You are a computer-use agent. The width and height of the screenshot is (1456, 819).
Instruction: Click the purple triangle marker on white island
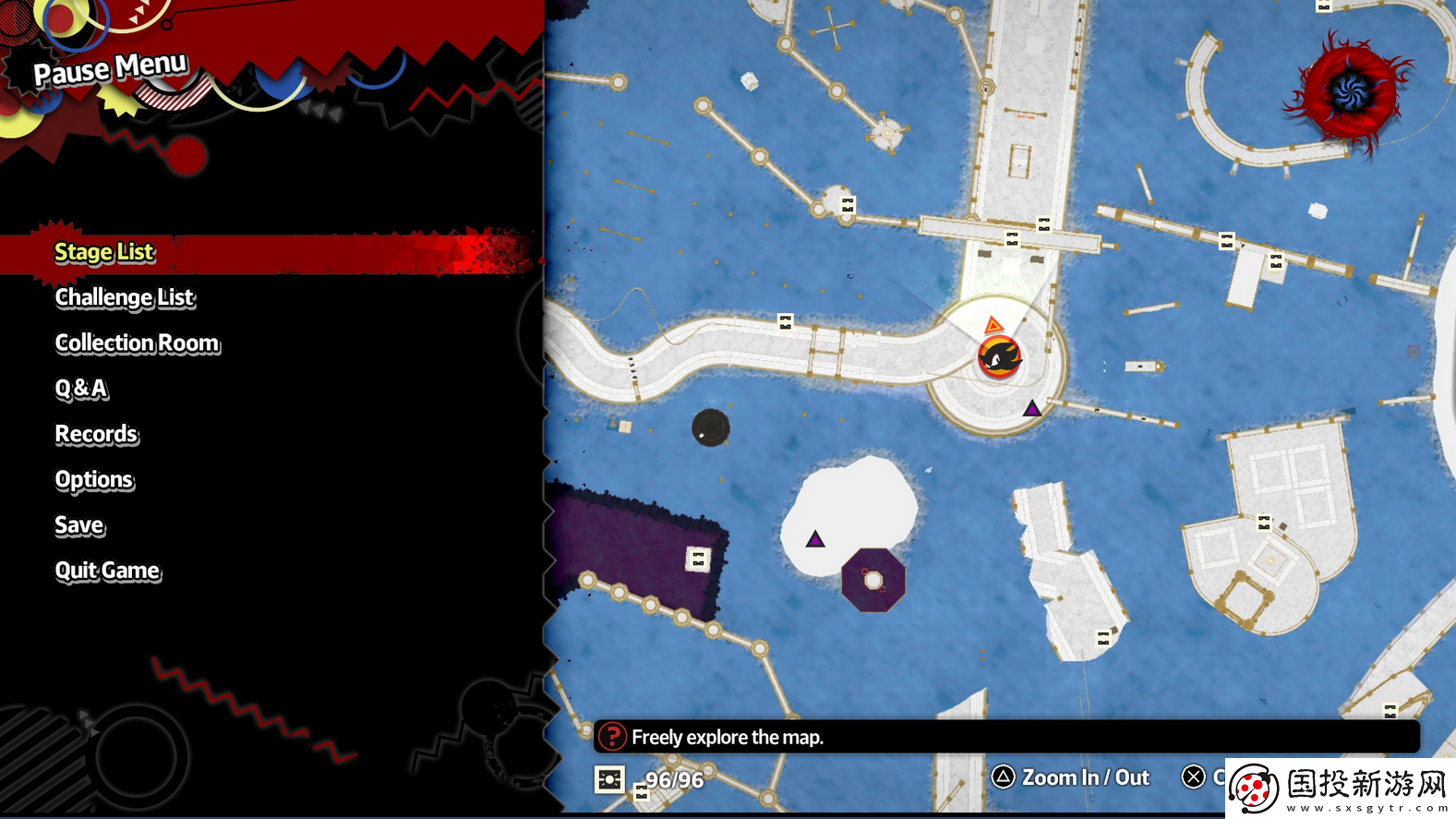click(x=814, y=539)
